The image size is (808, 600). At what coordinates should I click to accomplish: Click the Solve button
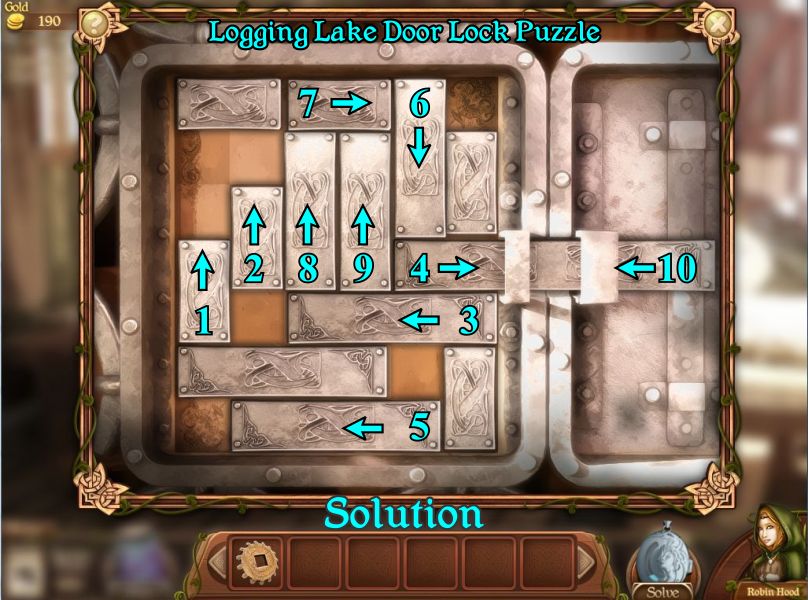662,572
